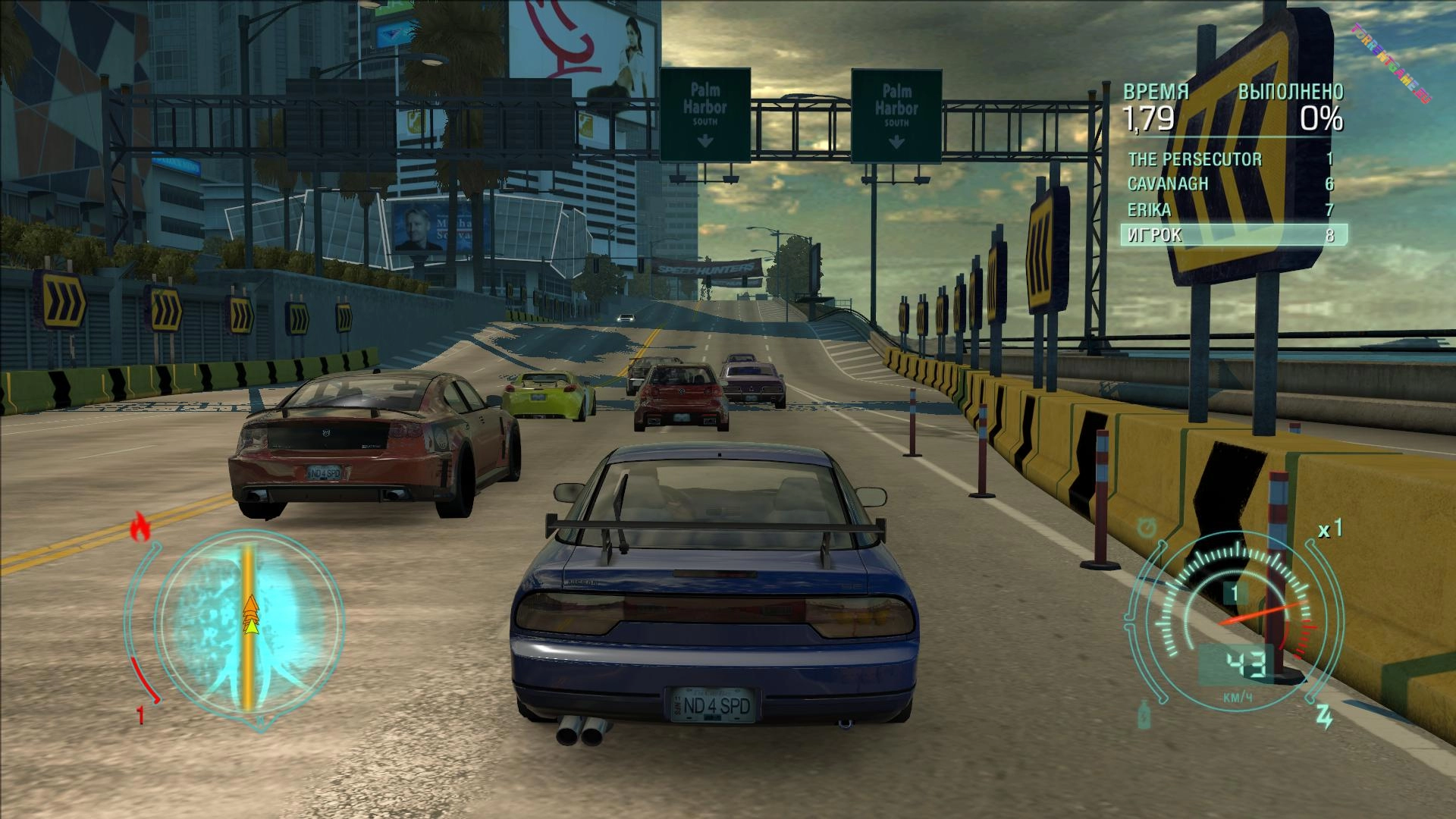Select the highlighted ИГРОК player row
1456x819 pixels.
point(1233,235)
